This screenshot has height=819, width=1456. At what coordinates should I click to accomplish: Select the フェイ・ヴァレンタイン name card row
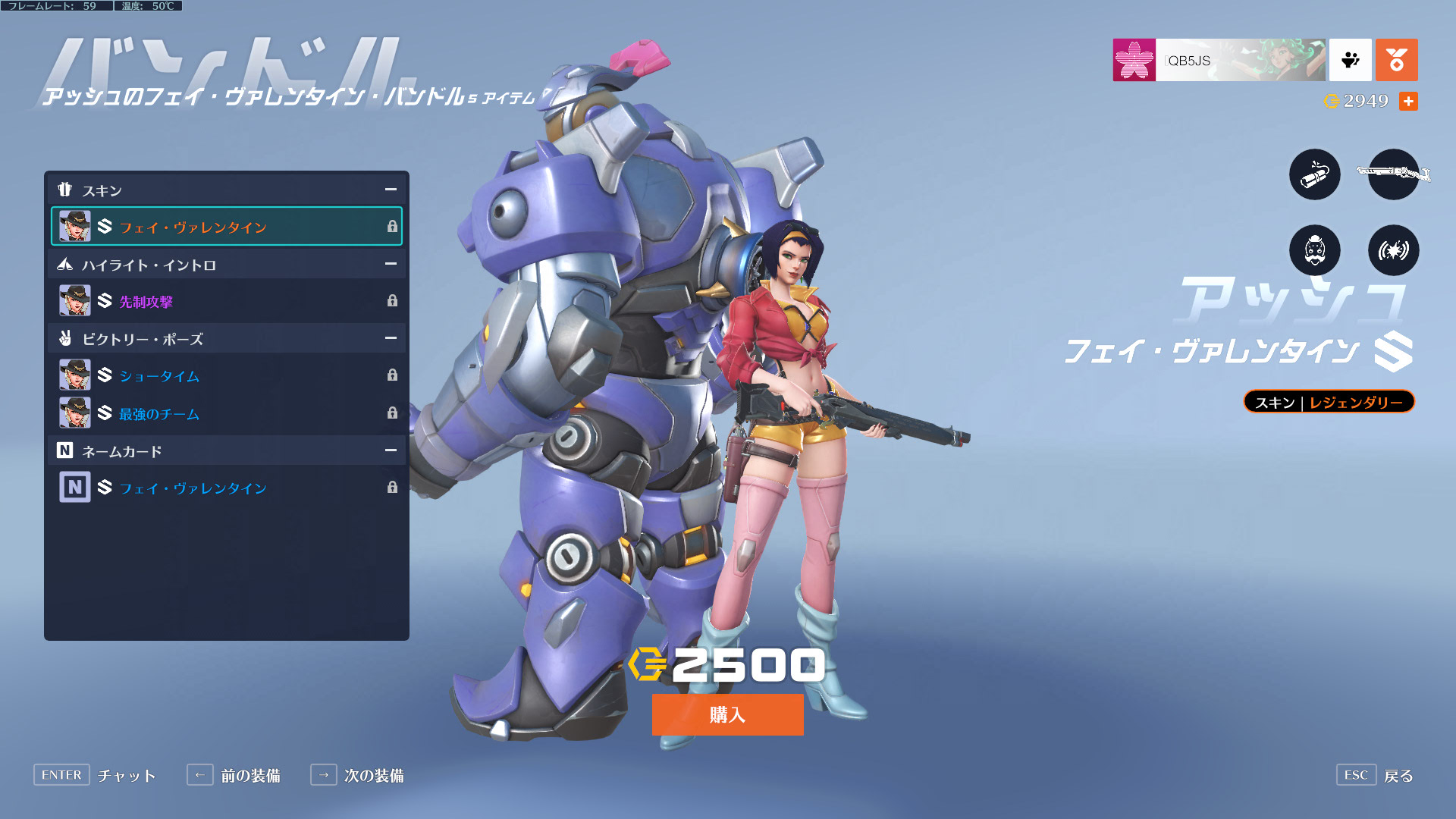click(226, 488)
